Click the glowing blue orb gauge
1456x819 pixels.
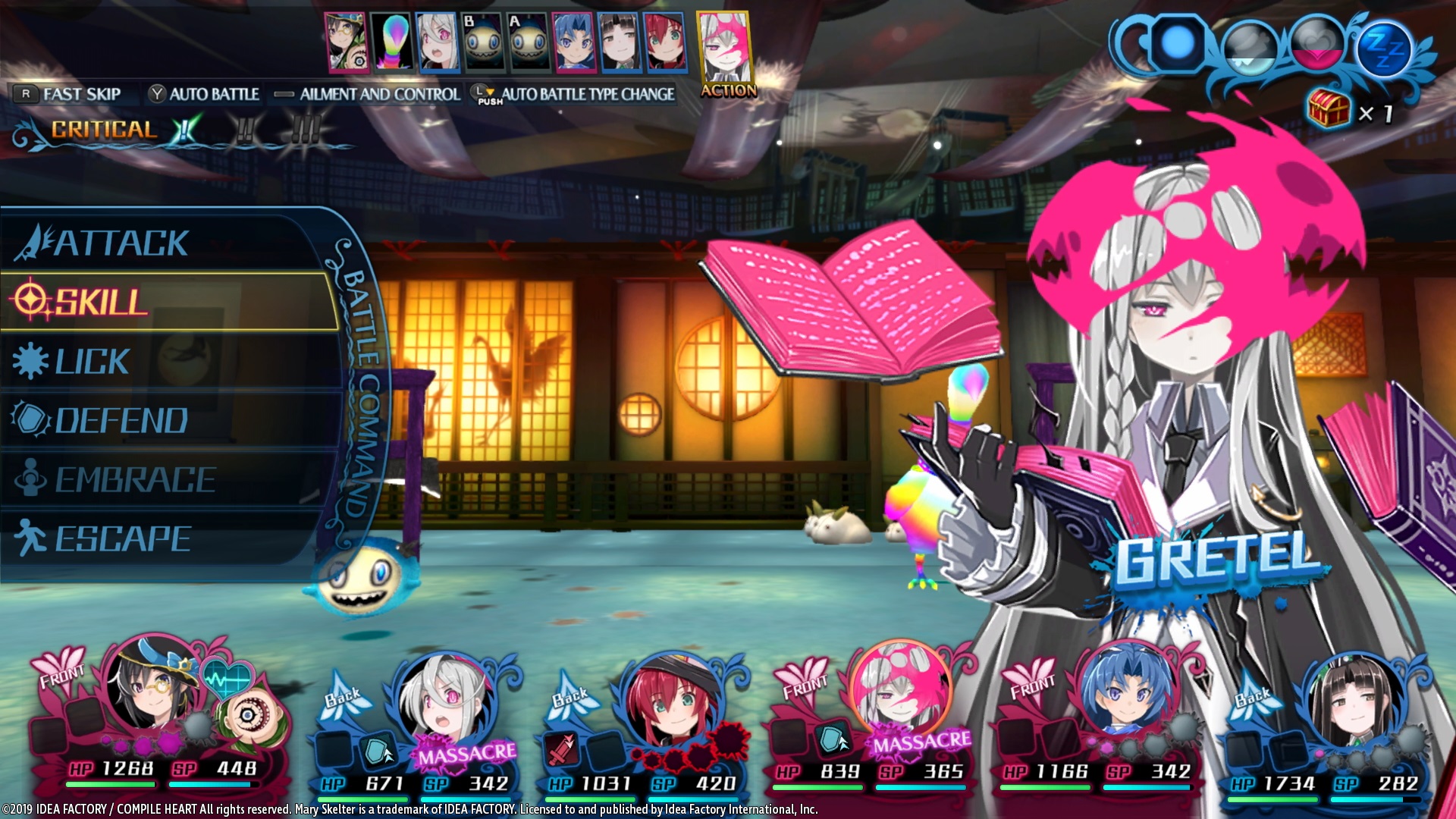(1177, 44)
